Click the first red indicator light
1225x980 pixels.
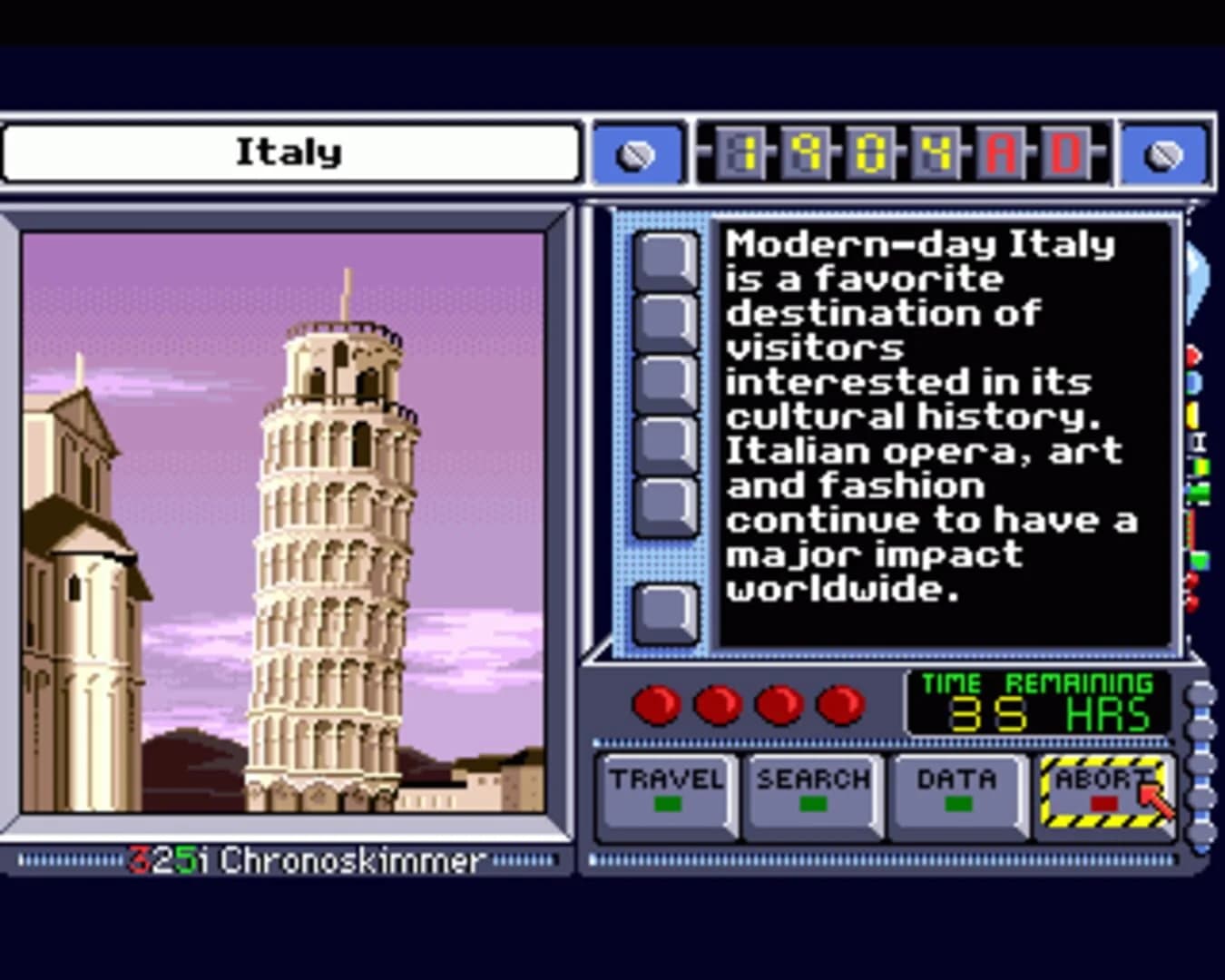657,703
